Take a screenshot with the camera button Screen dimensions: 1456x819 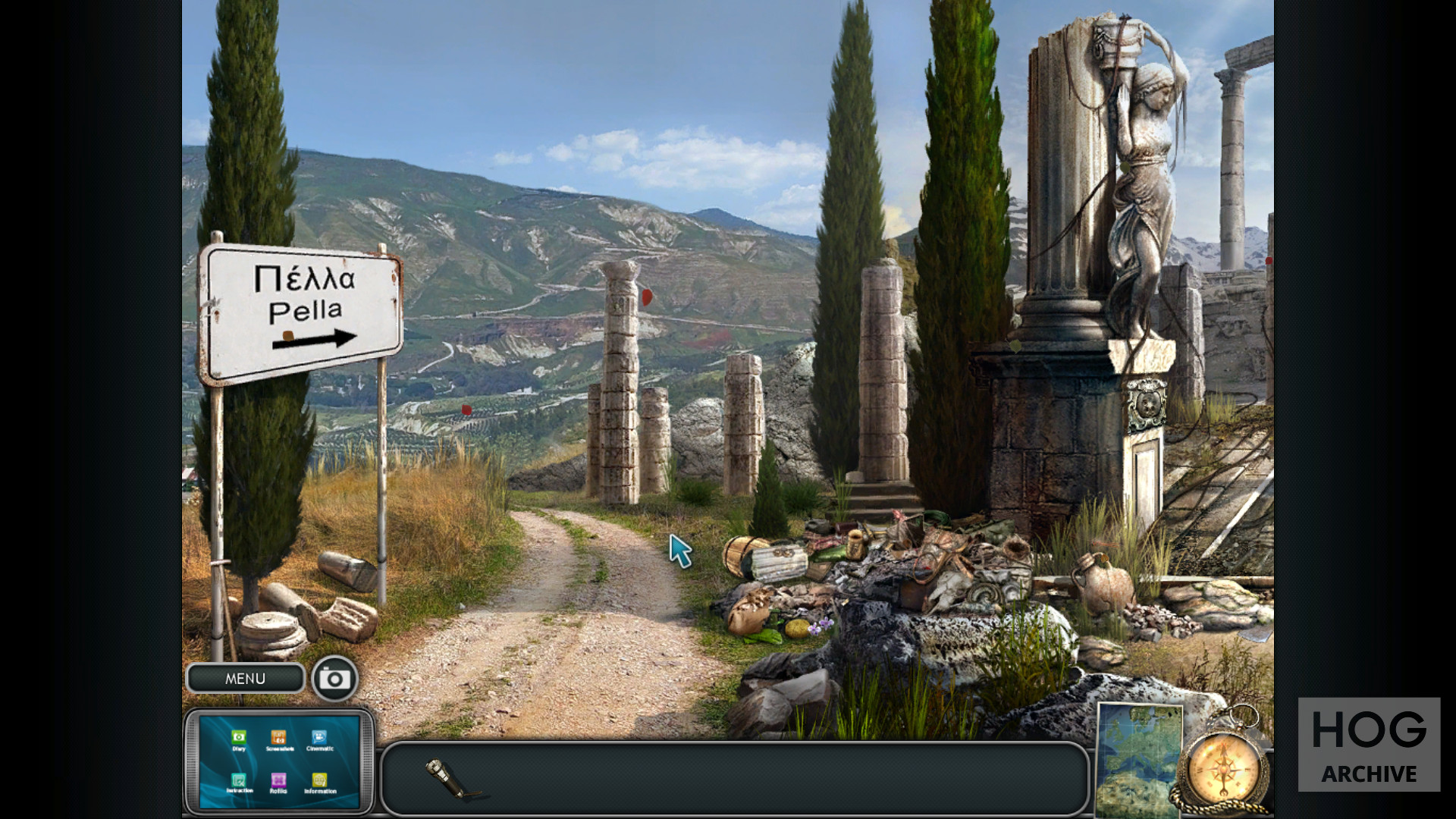click(x=334, y=679)
